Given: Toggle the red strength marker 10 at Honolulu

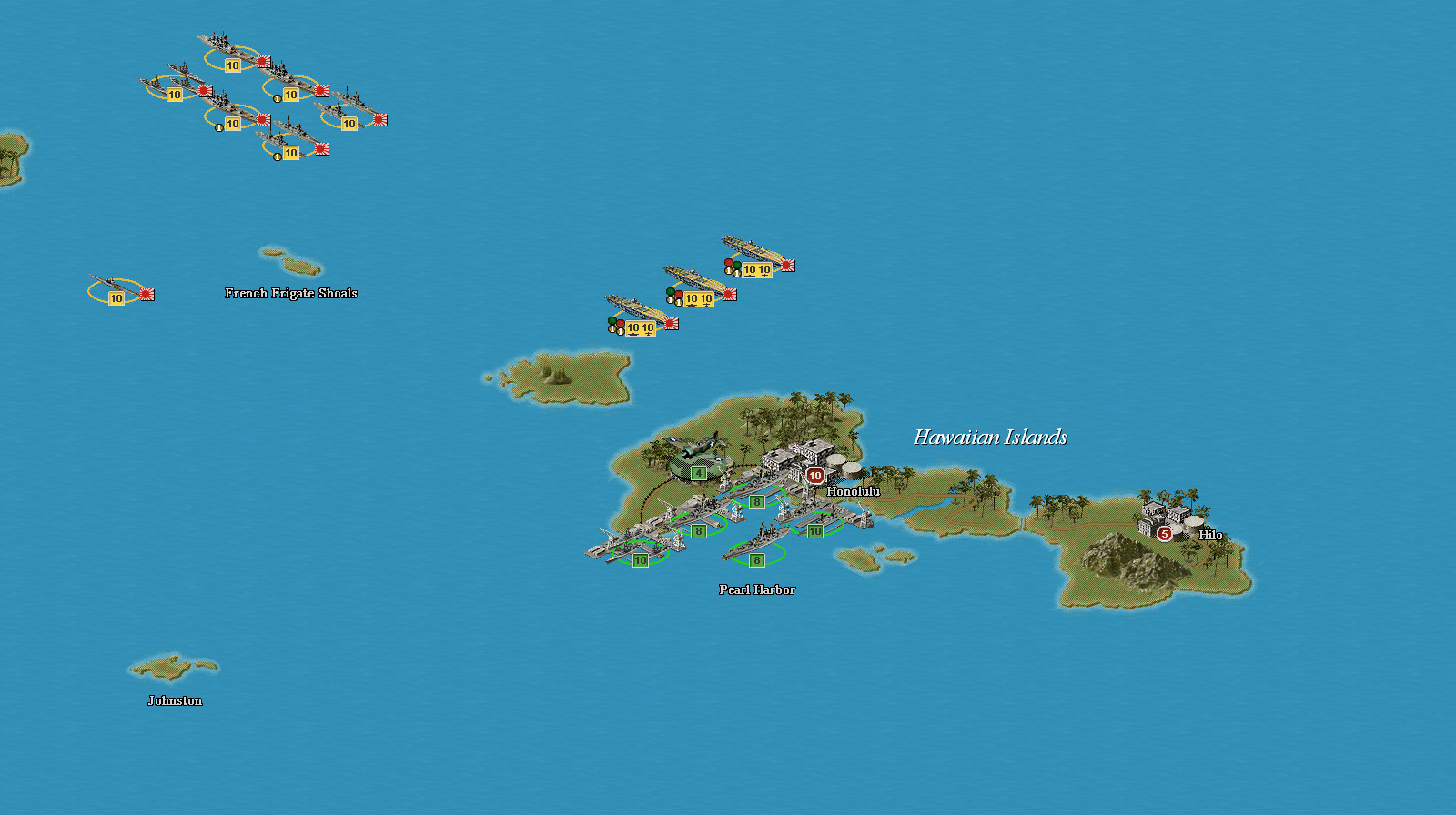Looking at the screenshot, I should click(x=814, y=475).
